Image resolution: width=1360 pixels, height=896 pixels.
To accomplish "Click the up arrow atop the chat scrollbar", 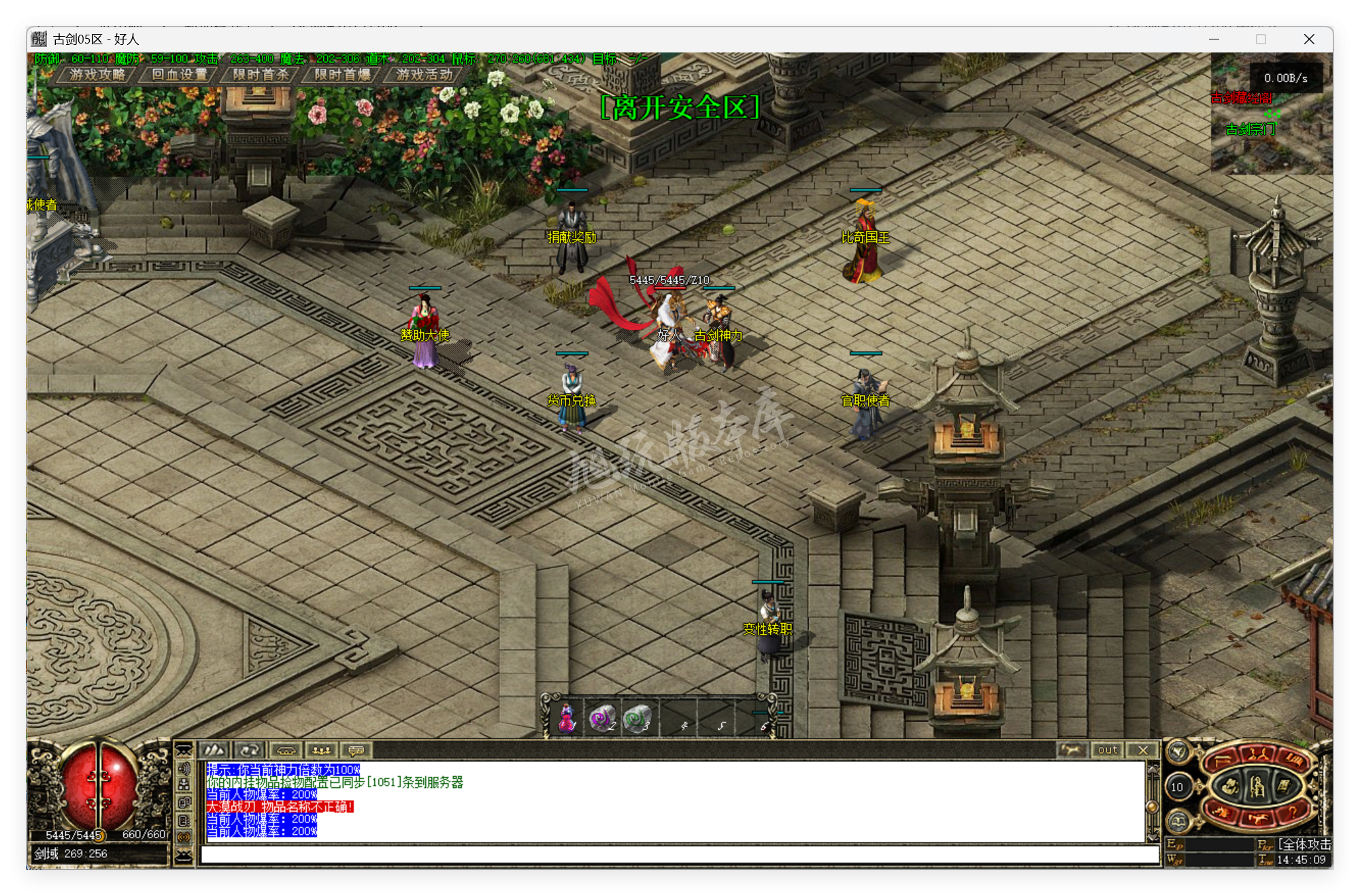I will point(1152,769).
